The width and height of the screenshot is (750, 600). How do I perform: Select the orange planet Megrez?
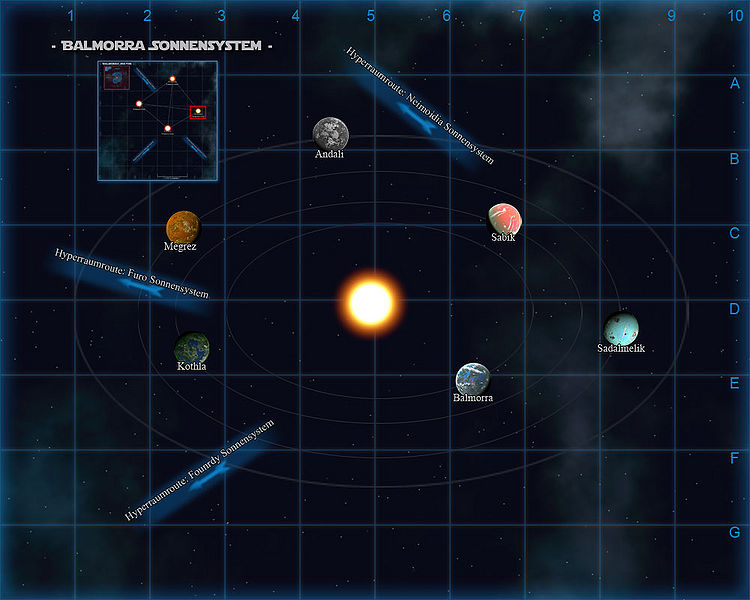(182, 226)
